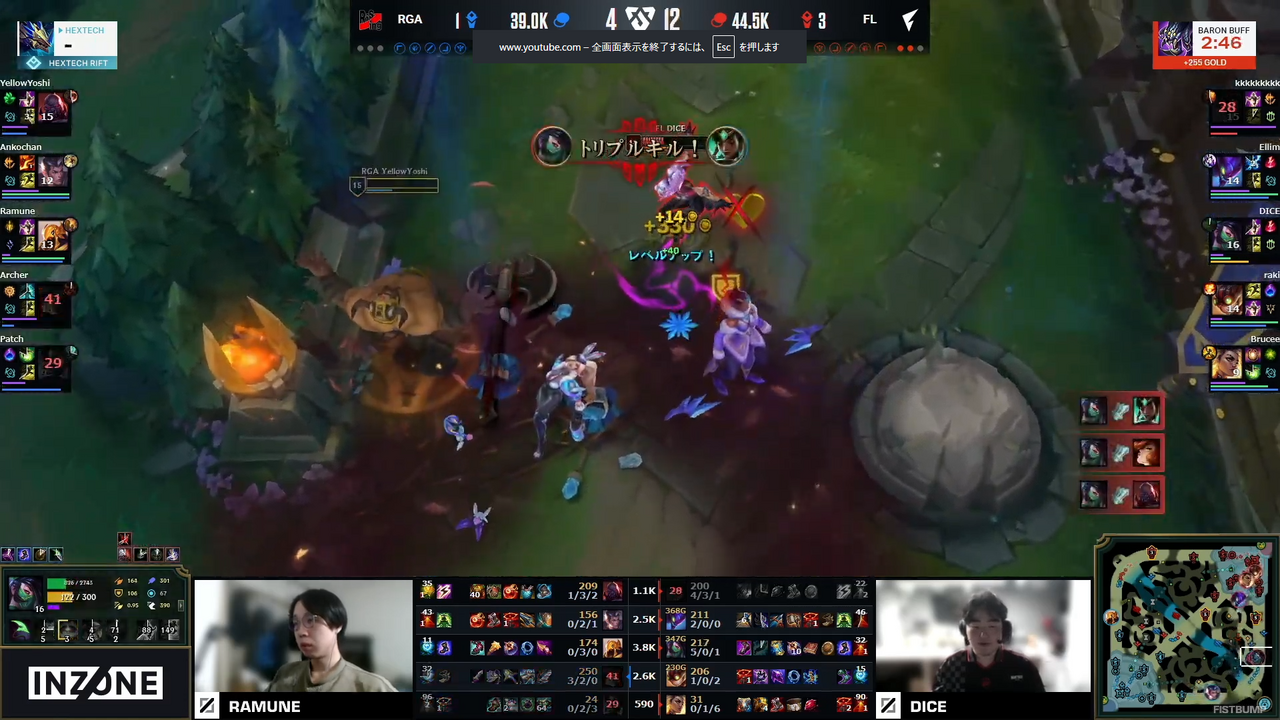Image resolution: width=1280 pixels, height=720 pixels.
Task: Click the Baron Buff icon in the top-right panel
Action: pos(1175,40)
